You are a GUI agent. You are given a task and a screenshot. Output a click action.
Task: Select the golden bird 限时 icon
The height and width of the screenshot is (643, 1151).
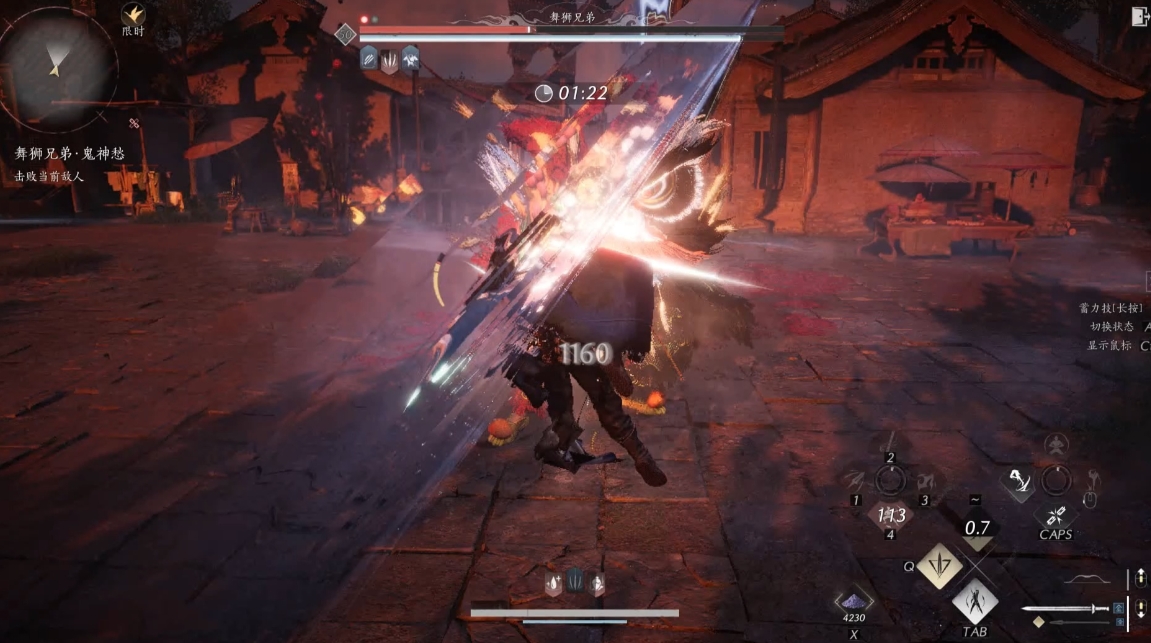(x=133, y=15)
